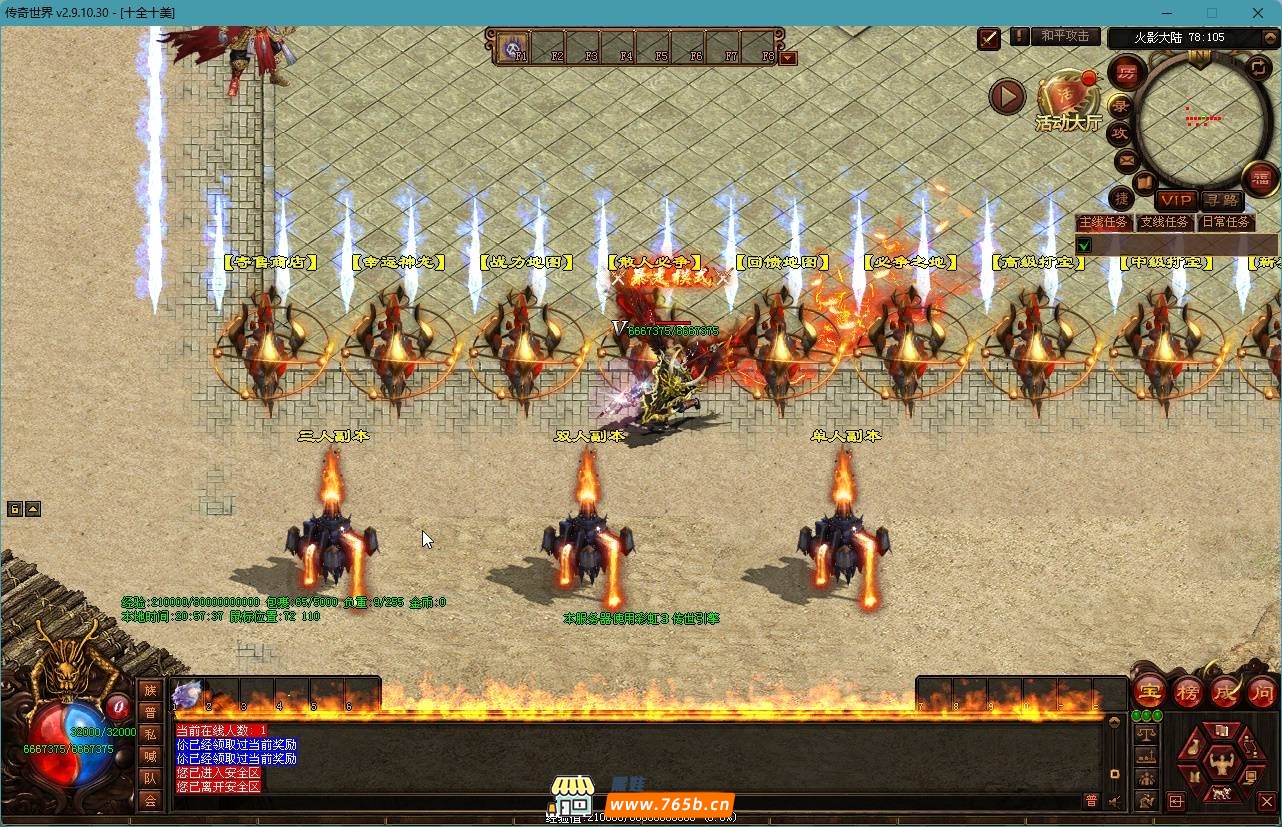Toggle the green quest tracker checkbox
1282x827 pixels.
[x=1084, y=245]
